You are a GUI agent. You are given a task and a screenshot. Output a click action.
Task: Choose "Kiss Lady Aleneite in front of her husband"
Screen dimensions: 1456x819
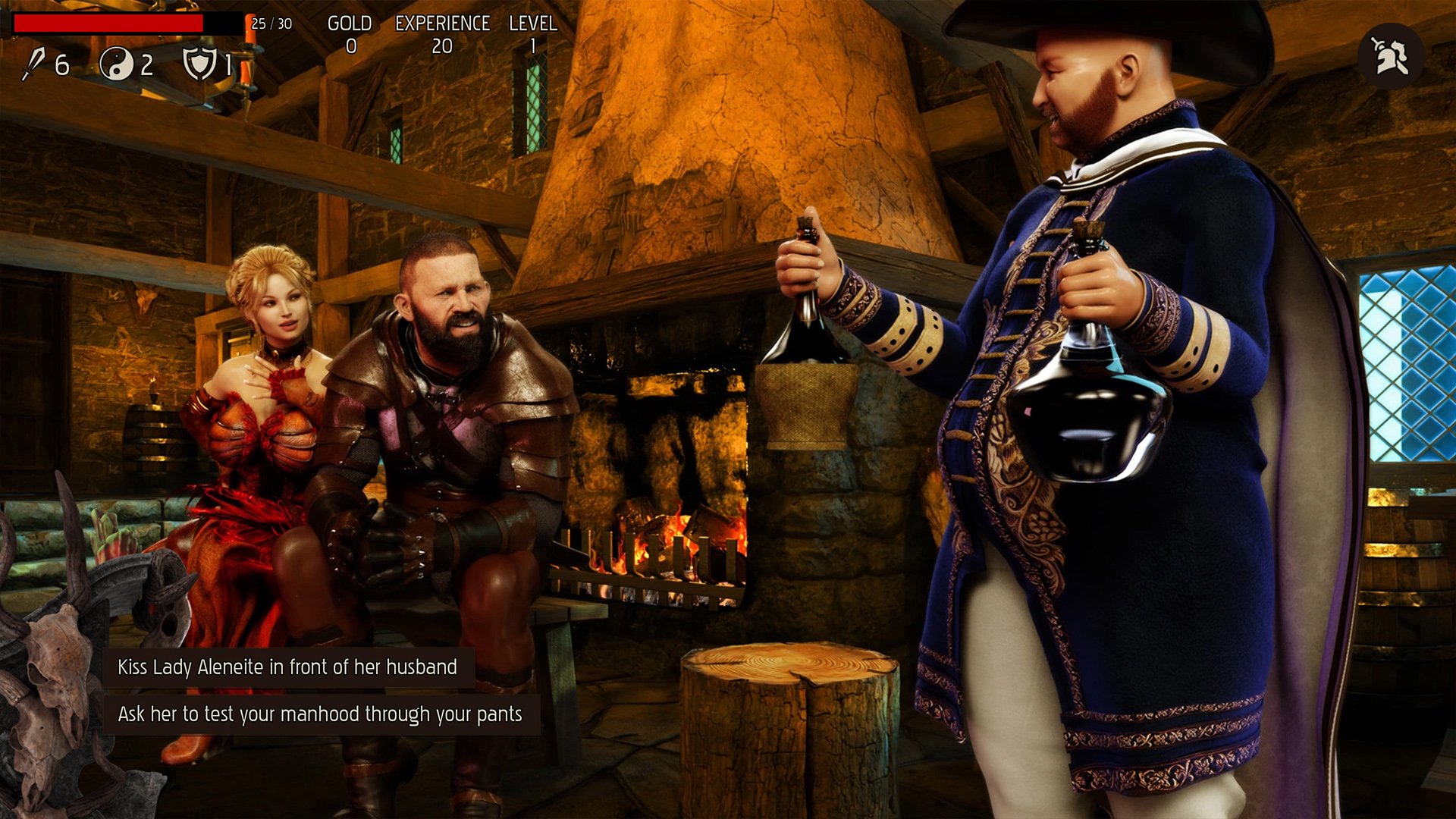(287, 667)
